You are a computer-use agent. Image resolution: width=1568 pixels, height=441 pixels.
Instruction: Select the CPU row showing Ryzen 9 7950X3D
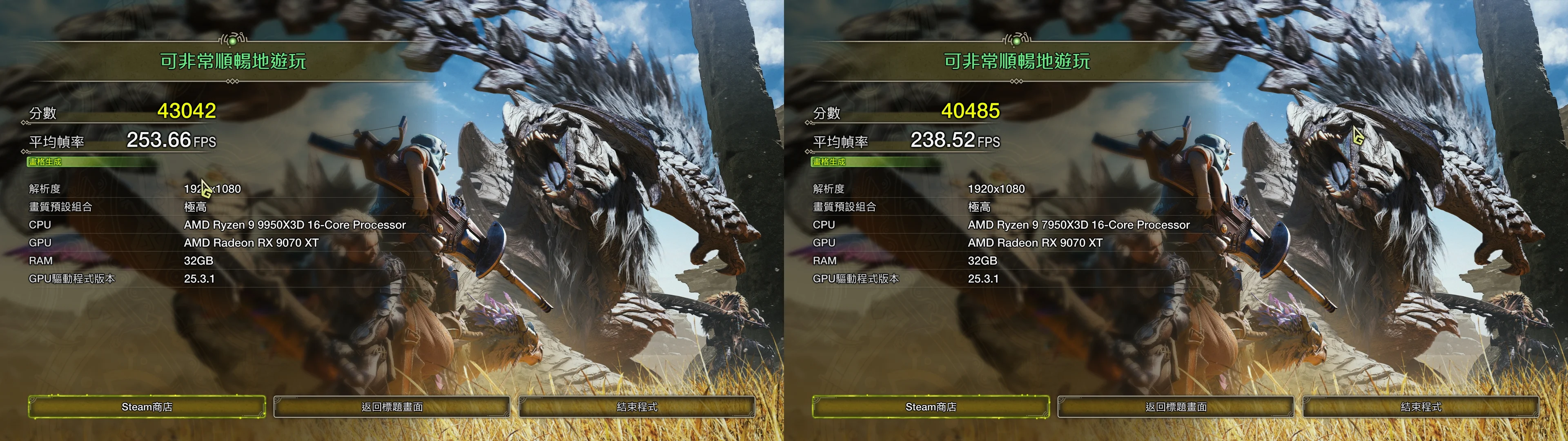click(x=1078, y=224)
